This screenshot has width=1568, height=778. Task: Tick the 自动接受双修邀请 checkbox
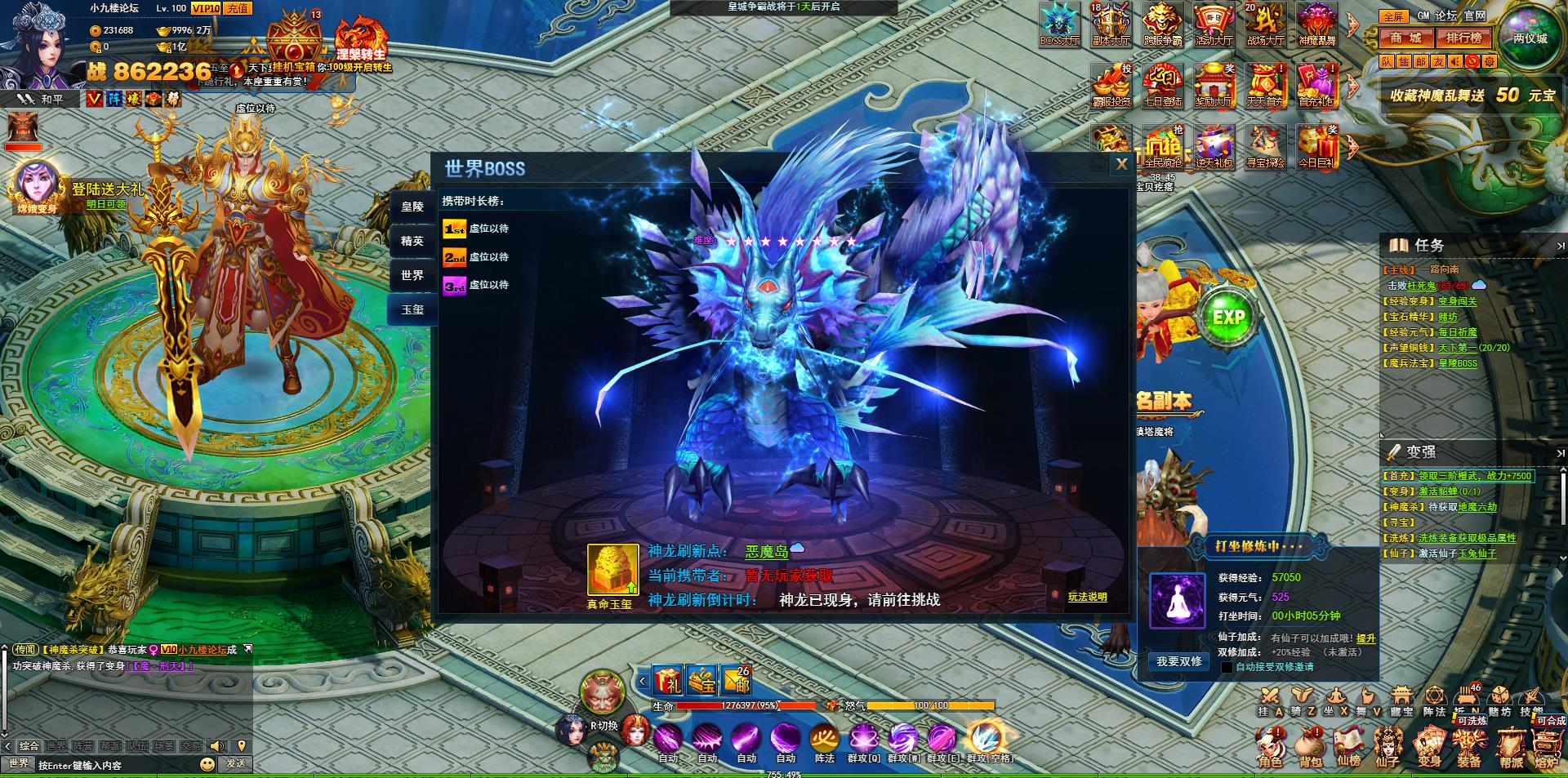[1227, 667]
